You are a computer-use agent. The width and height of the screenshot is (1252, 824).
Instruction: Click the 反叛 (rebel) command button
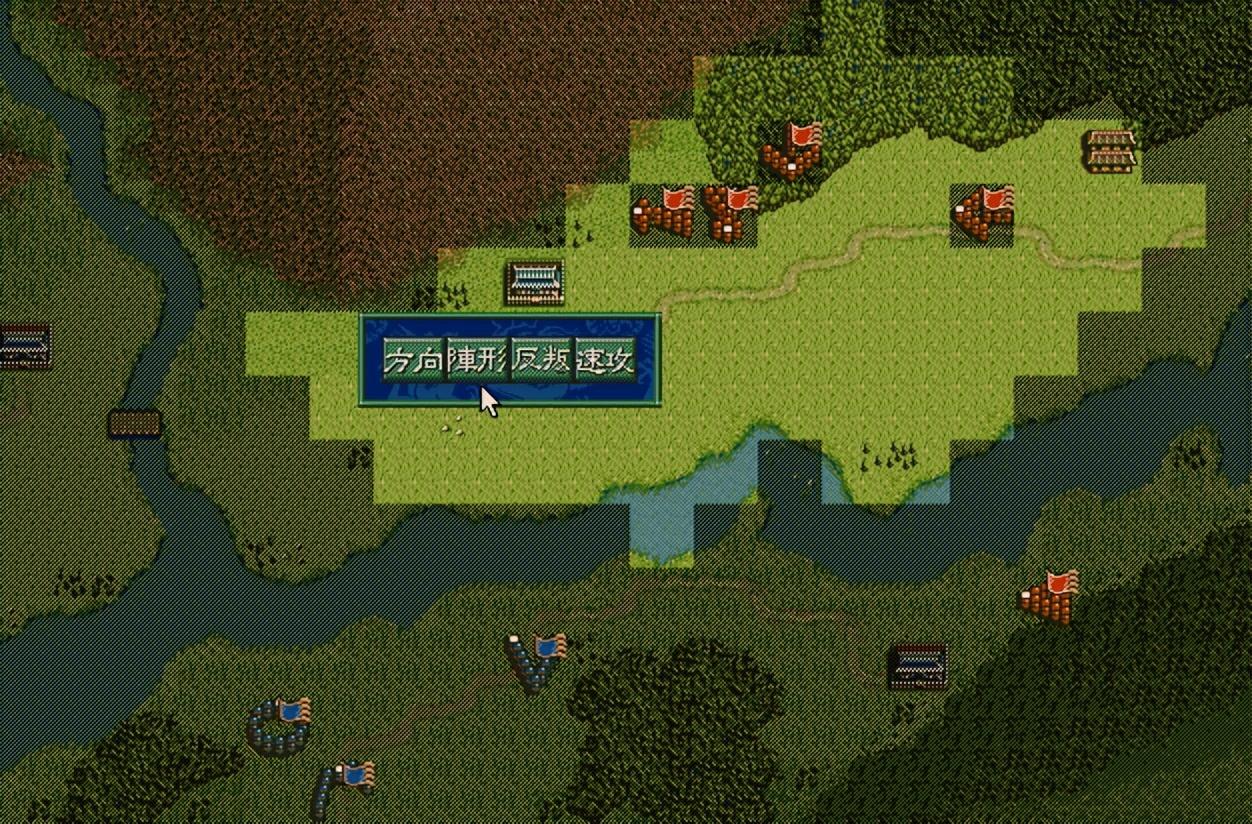[x=541, y=361]
